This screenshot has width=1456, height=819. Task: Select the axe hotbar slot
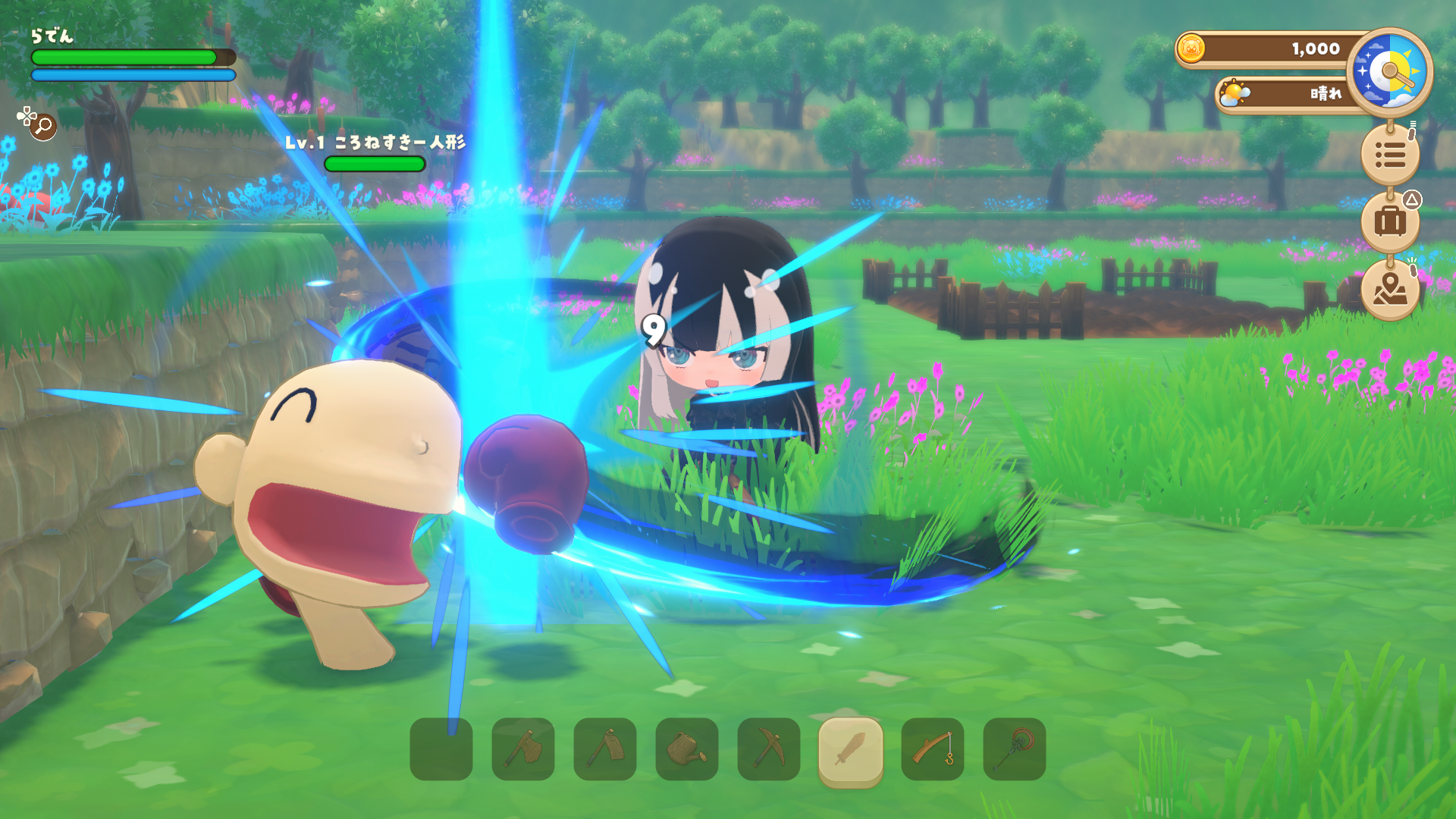[523, 749]
